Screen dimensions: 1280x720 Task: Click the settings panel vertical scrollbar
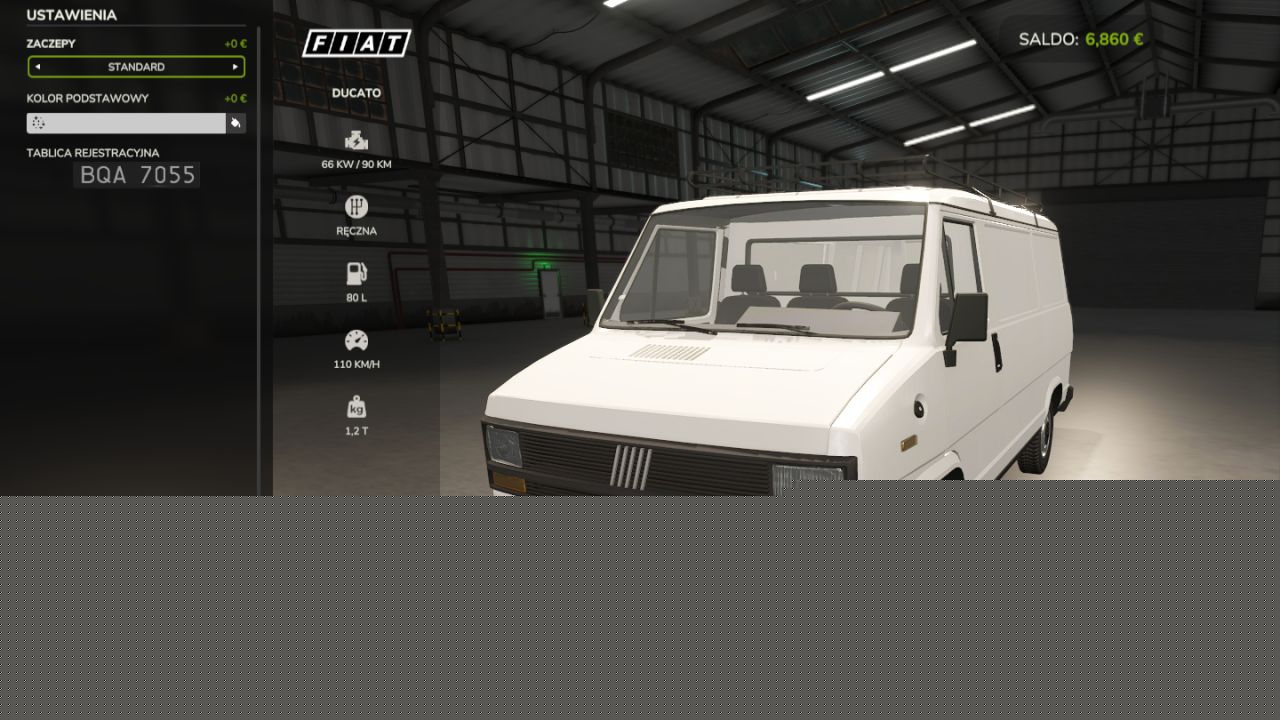pos(259,260)
